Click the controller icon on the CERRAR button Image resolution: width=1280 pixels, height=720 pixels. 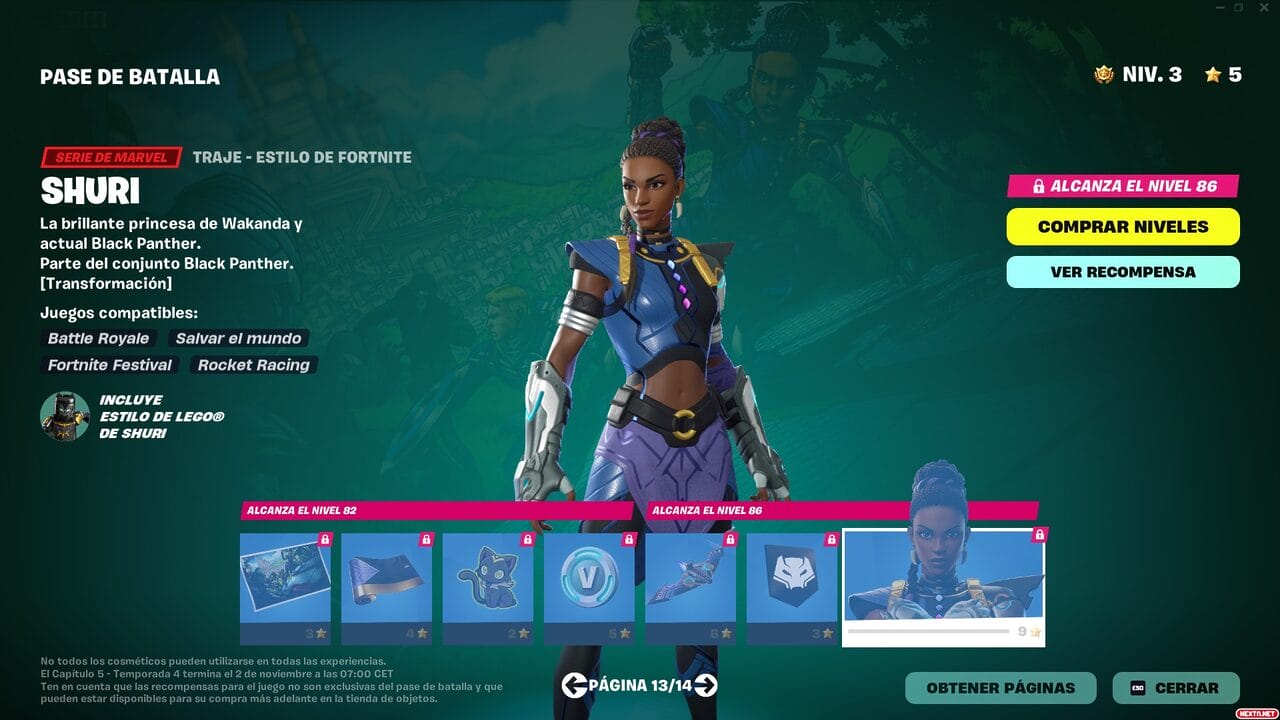tap(1138, 688)
